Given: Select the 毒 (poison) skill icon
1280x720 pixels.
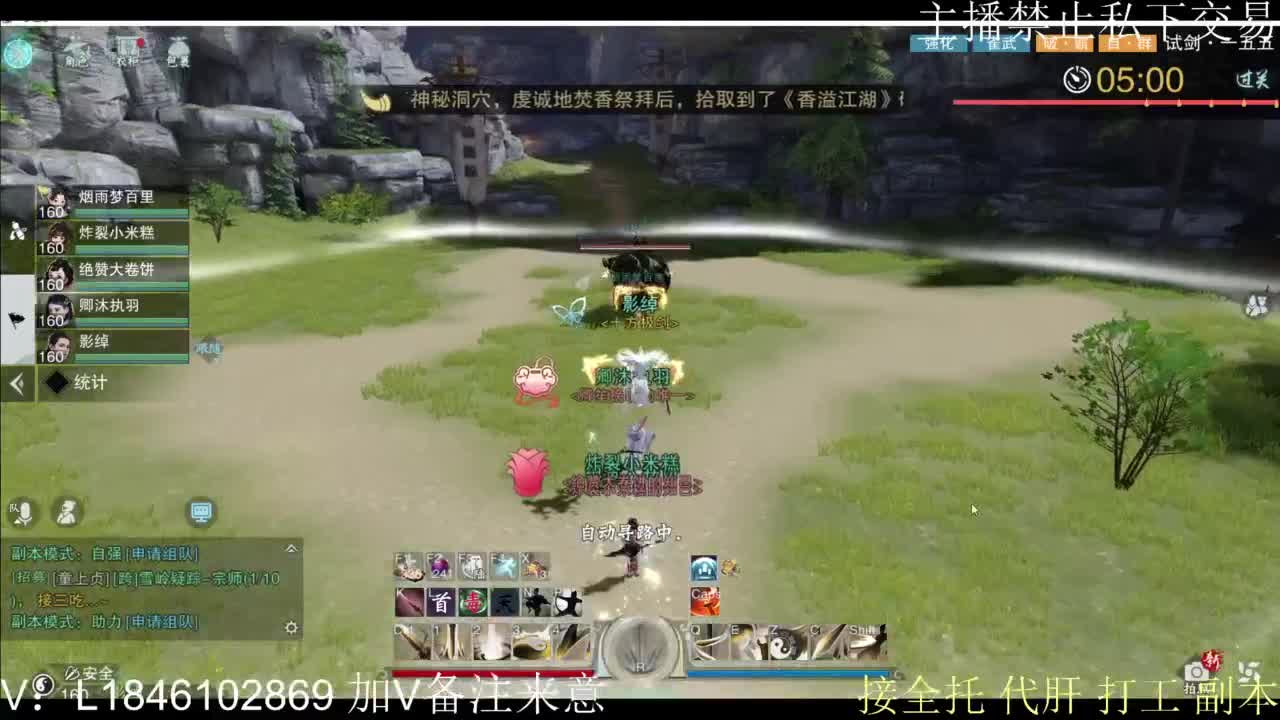Looking at the screenshot, I should pos(471,601).
